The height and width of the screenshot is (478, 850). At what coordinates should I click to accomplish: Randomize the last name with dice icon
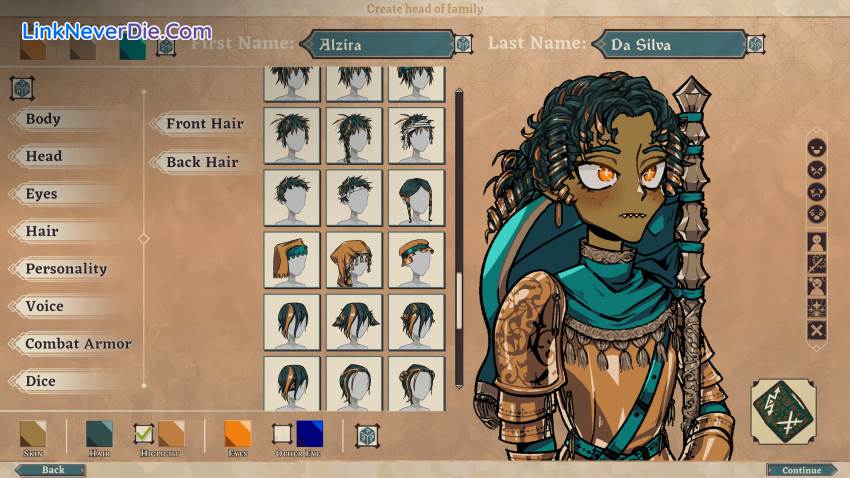[x=756, y=44]
